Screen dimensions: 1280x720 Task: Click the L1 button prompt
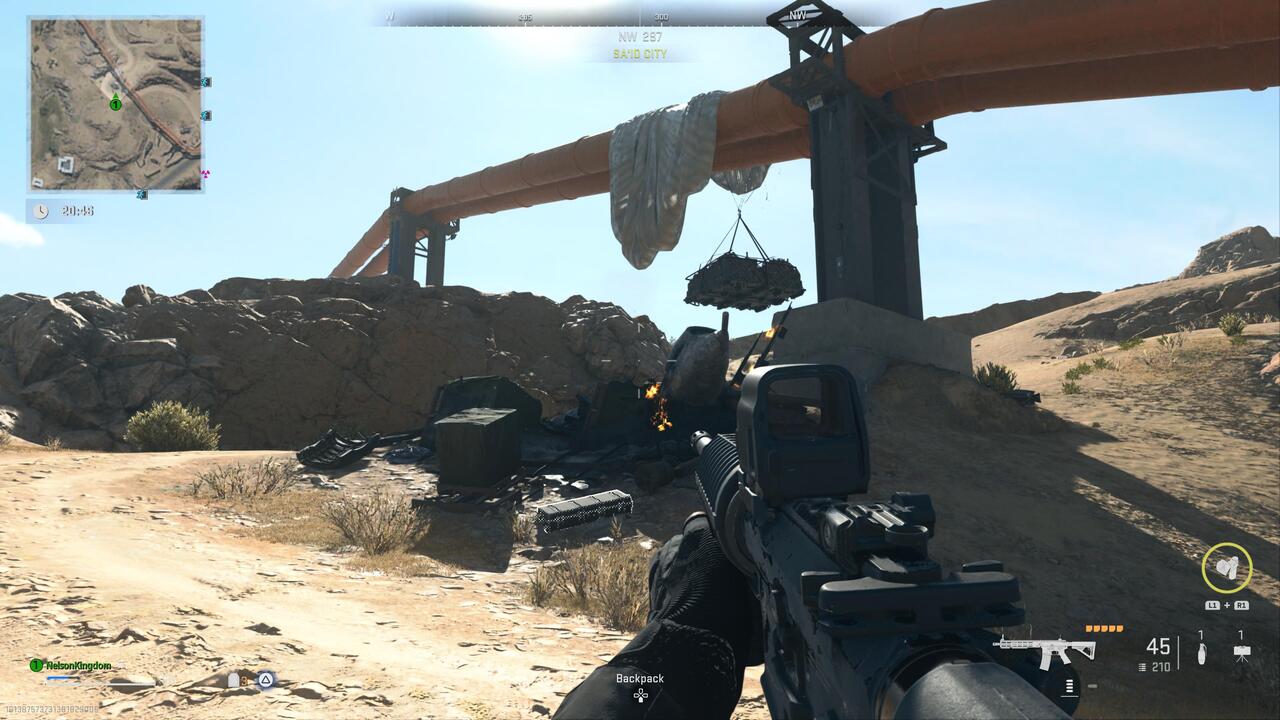click(1212, 605)
